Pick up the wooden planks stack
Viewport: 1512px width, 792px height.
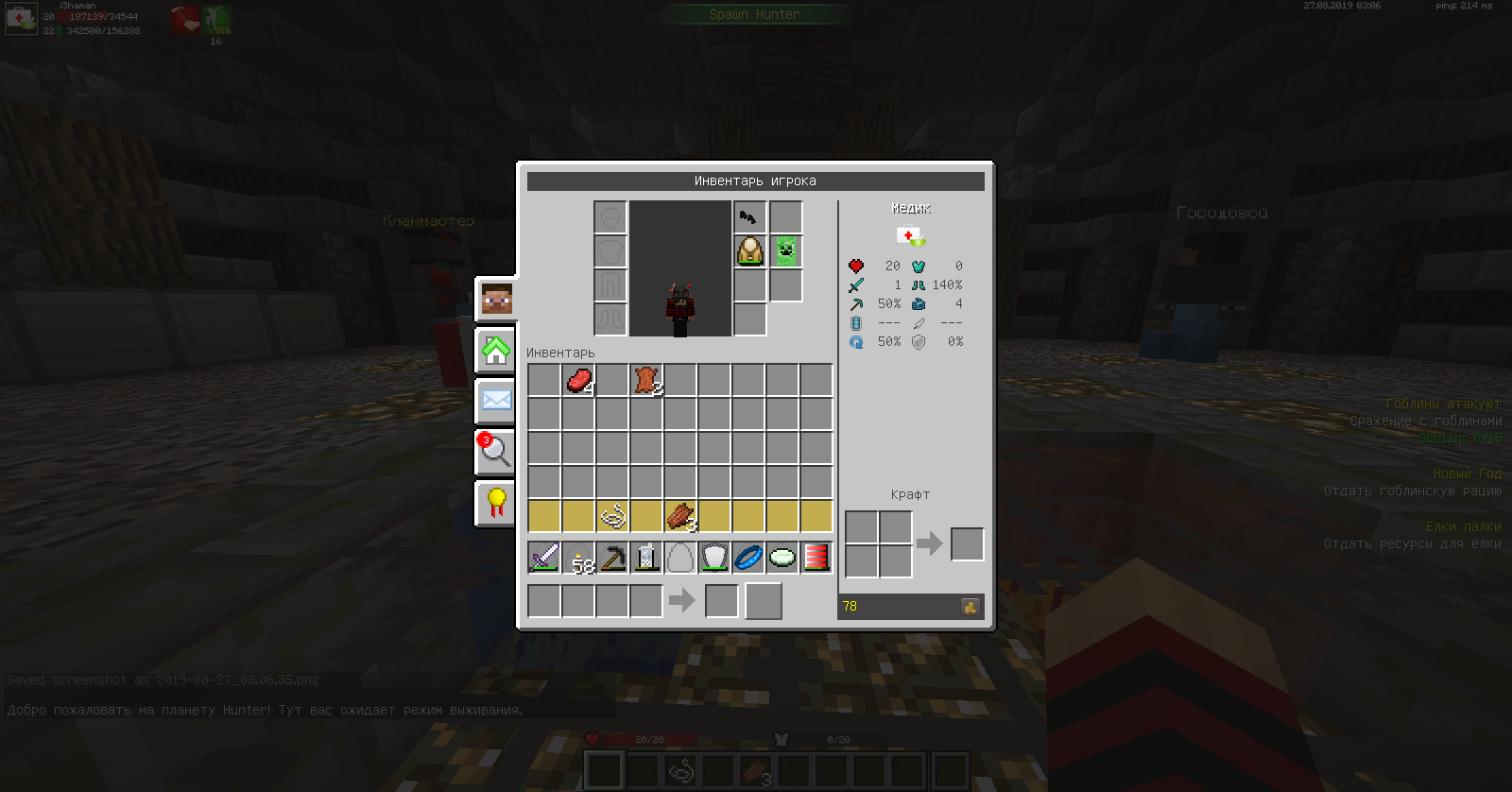pos(680,517)
